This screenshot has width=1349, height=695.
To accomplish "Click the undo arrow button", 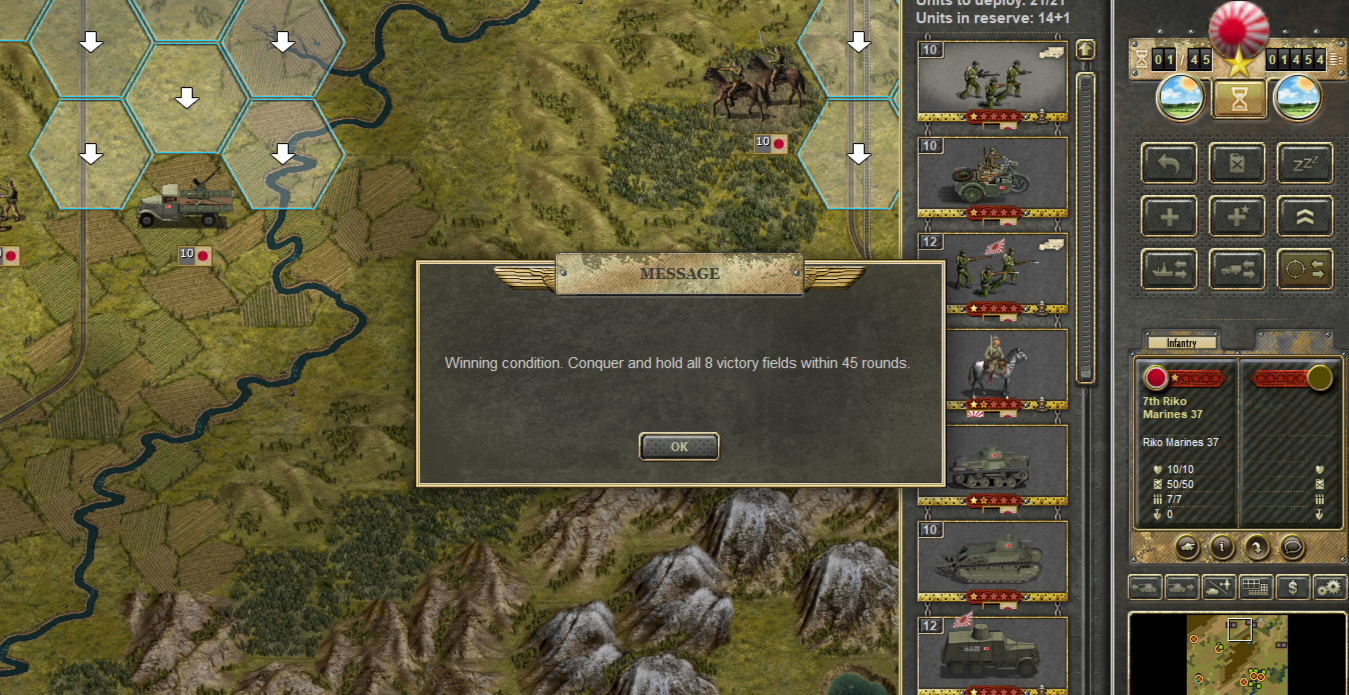I will pos(1169,163).
